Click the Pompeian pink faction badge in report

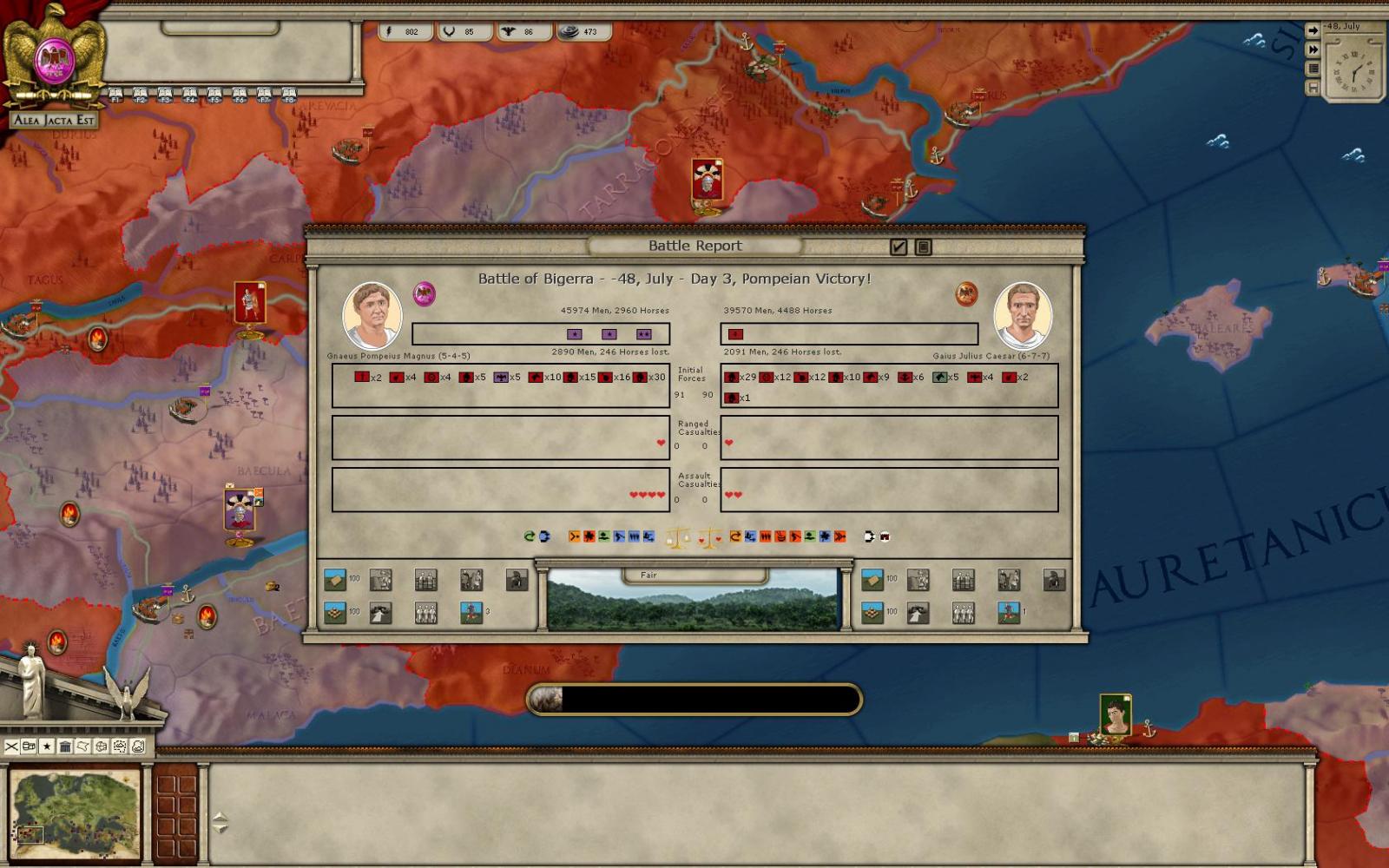424,293
